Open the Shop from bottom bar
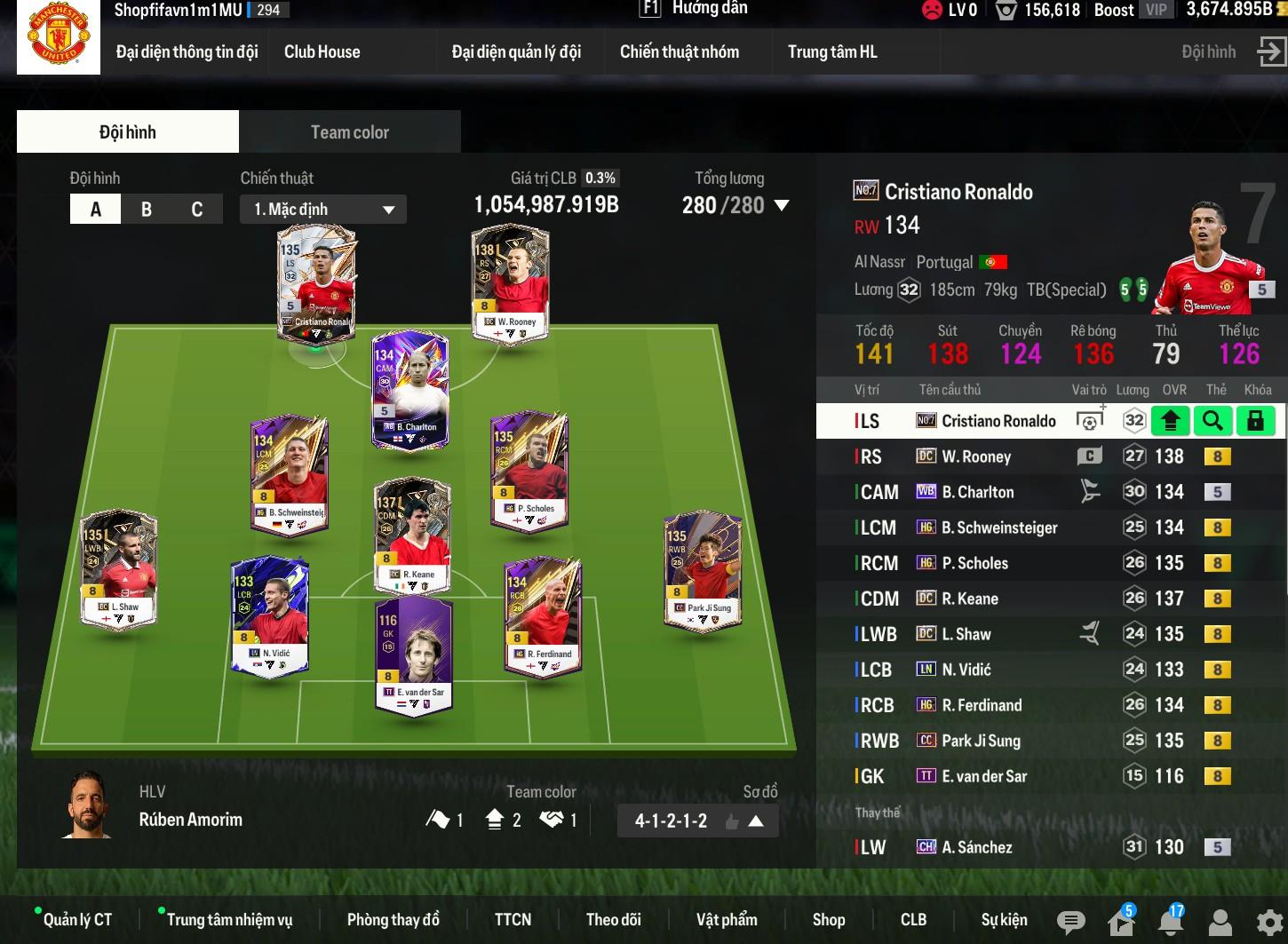The width and height of the screenshot is (1288, 944). pos(828,920)
